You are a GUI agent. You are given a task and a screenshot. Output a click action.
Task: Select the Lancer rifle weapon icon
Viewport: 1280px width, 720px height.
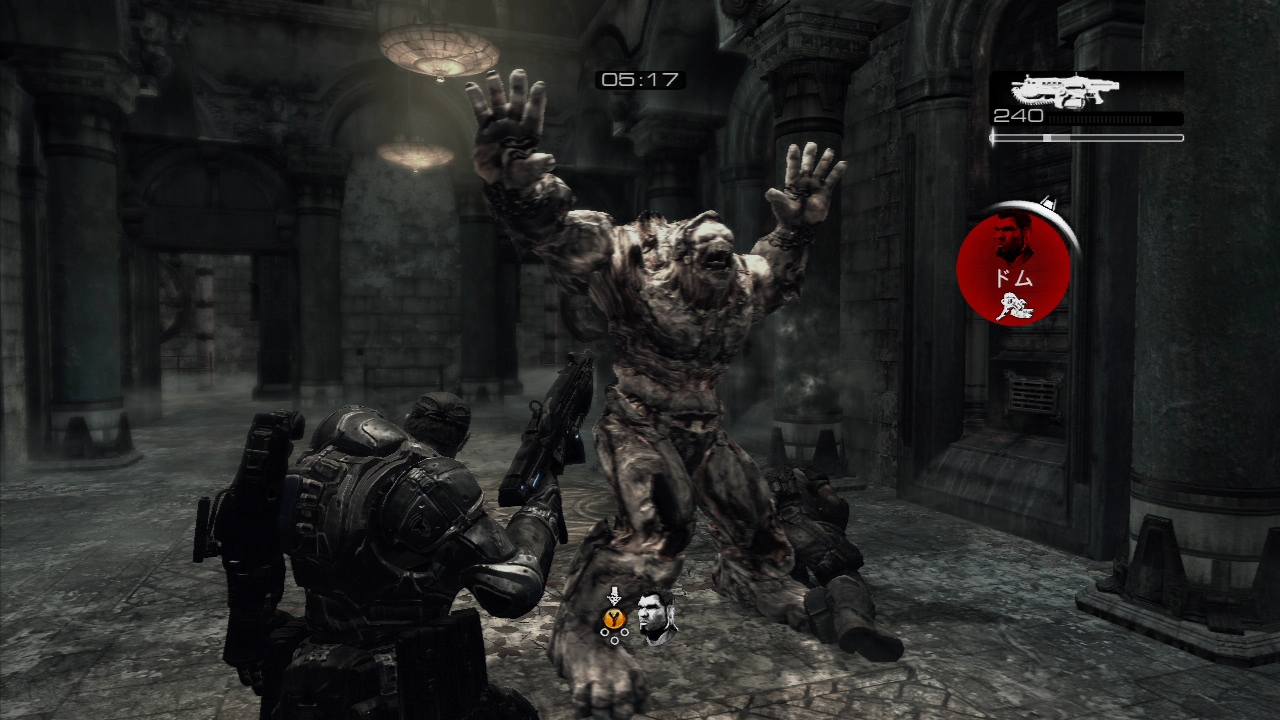click(x=1064, y=91)
